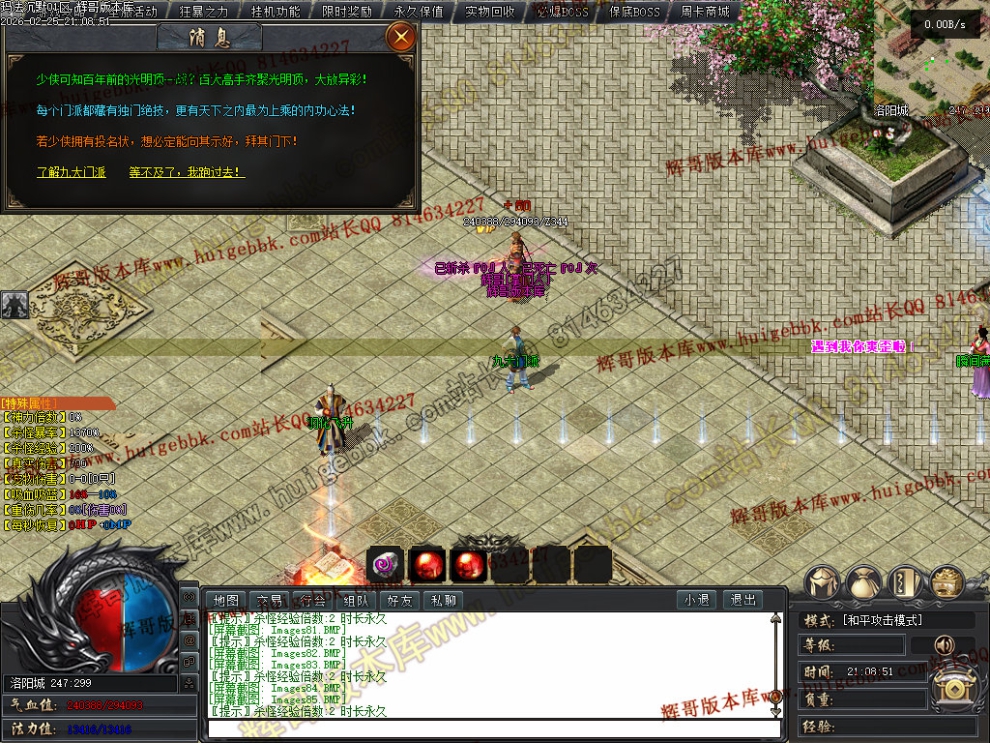The image size is (990, 743).
Task: Click the 退出 exit button
Action: tap(742, 600)
